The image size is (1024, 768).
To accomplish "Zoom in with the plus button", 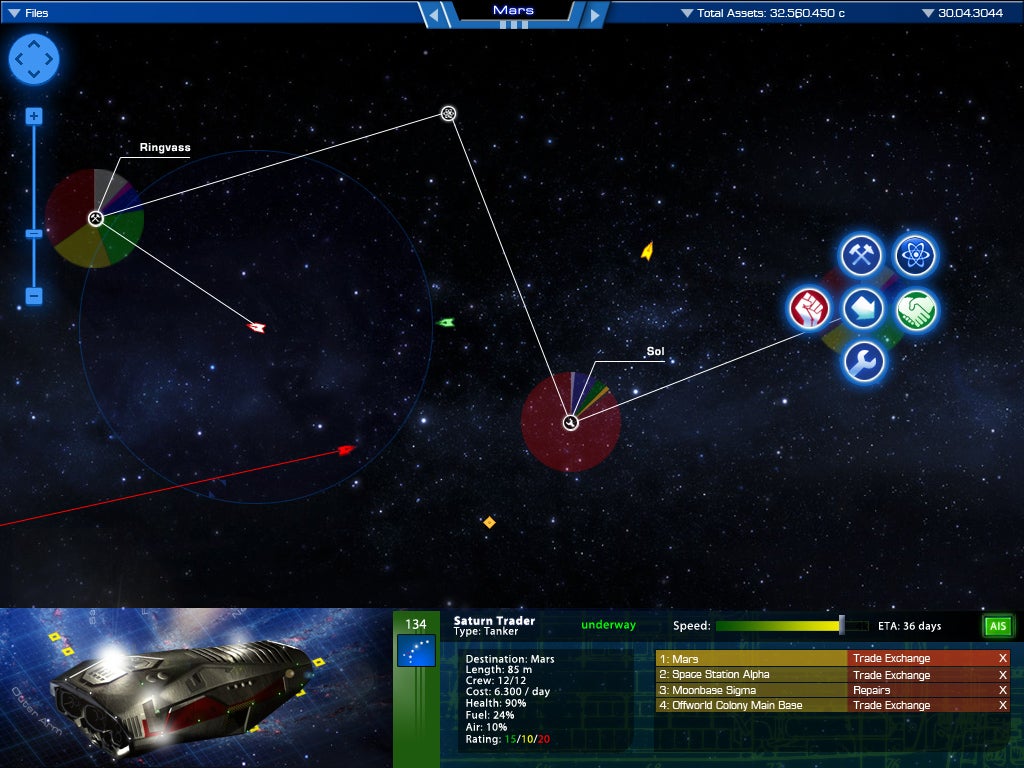I will tap(34, 116).
